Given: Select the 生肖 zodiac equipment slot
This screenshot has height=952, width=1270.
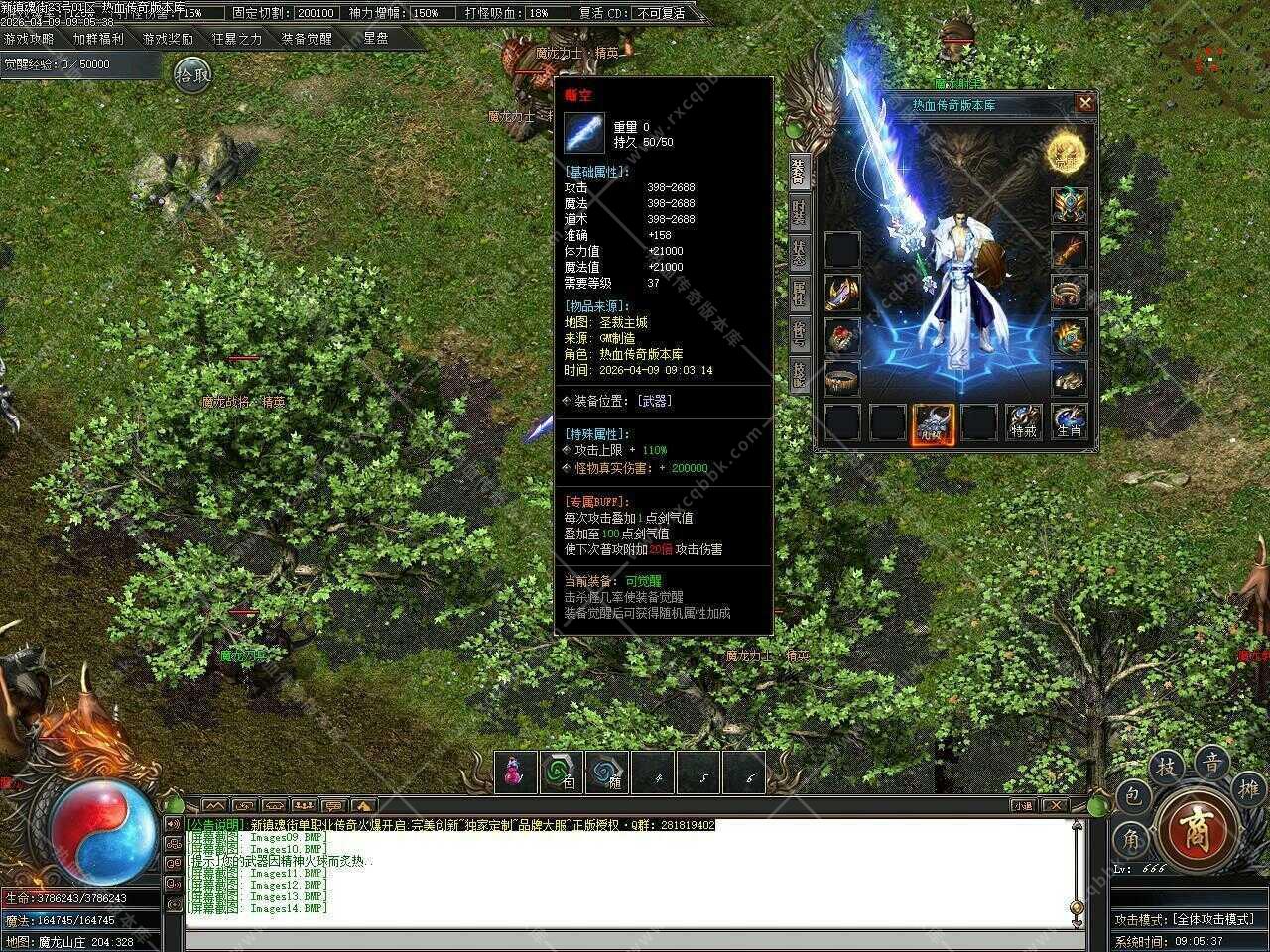Looking at the screenshot, I should click(x=1069, y=421).
